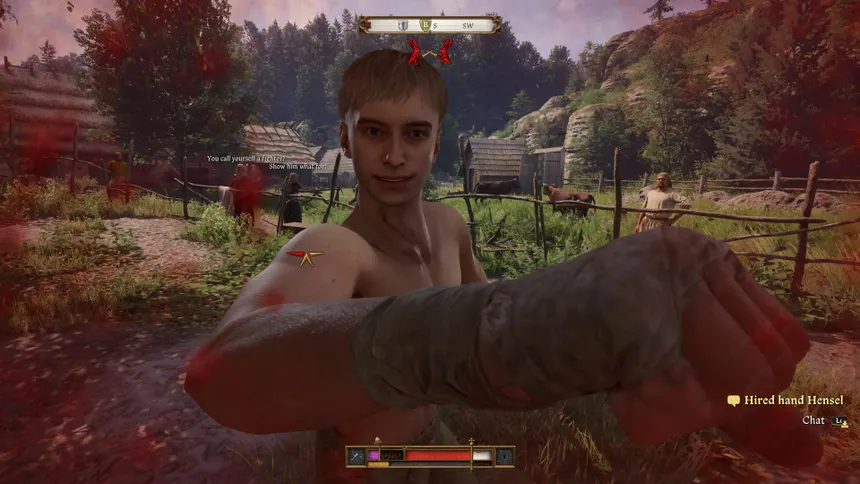
Task: Select the green B shield compass marker
Action: [425, 25]
